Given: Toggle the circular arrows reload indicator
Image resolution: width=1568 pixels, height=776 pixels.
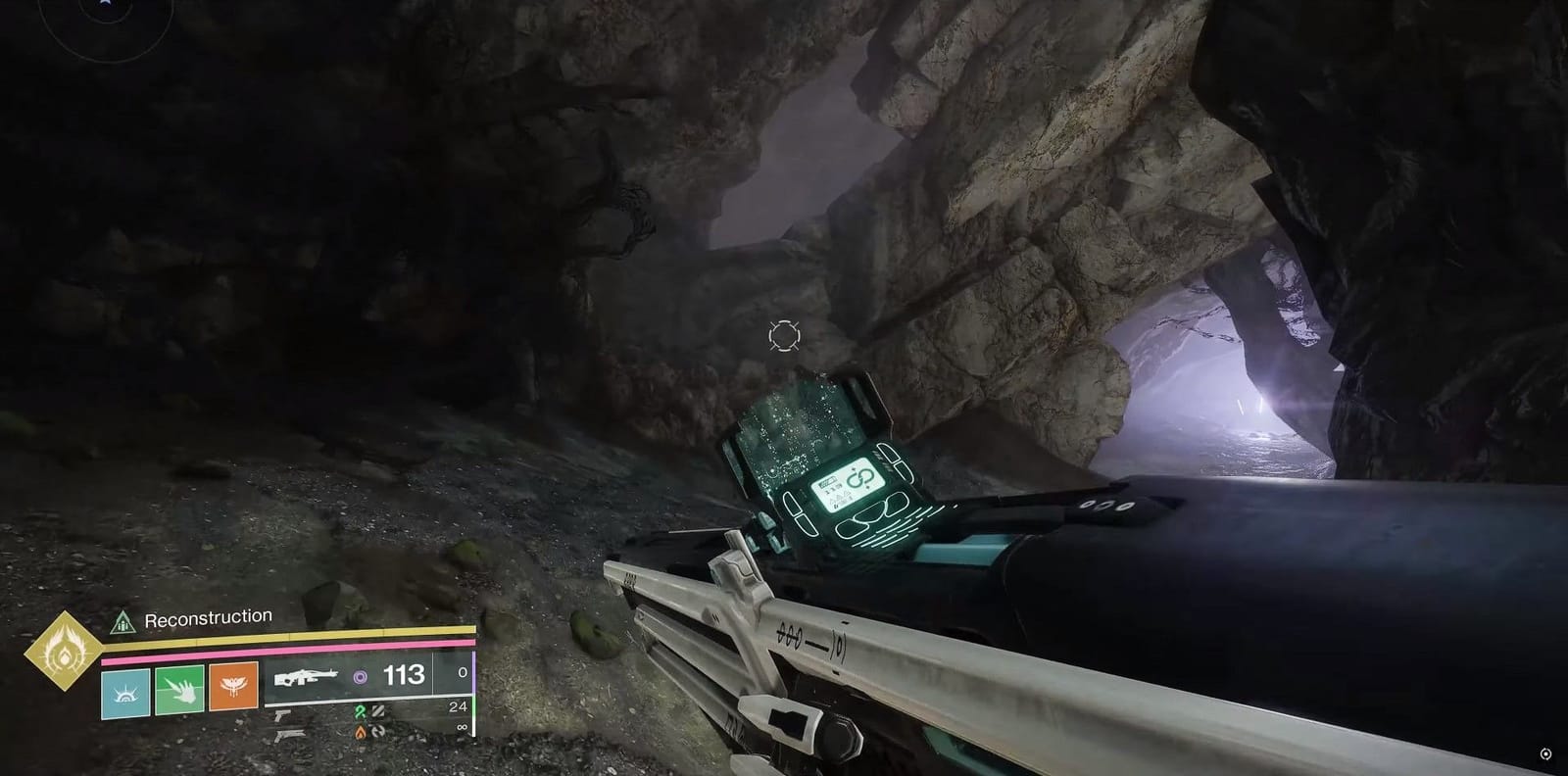Looking at the screenshot, I should coord(377,732).
